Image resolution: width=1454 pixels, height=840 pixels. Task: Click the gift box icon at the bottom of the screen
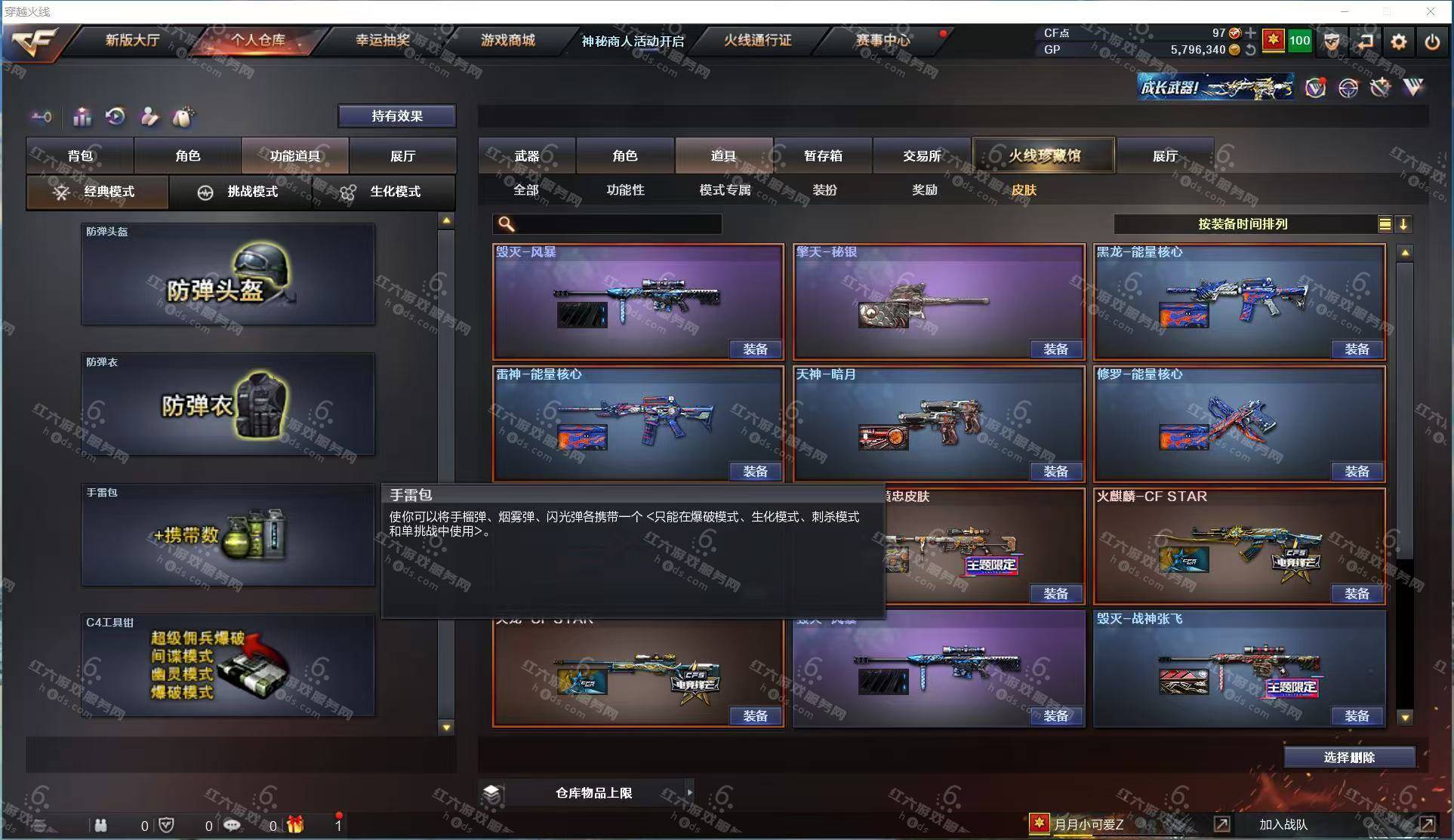(296, 825)
